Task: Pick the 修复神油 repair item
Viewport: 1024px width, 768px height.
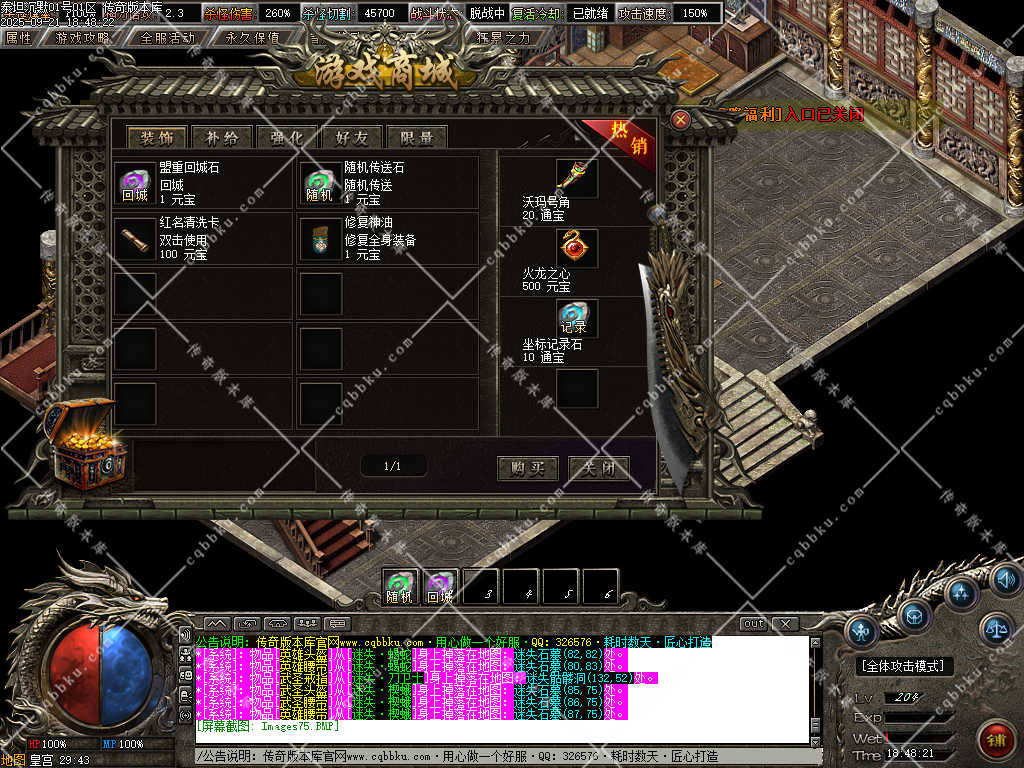Action: 320,239
